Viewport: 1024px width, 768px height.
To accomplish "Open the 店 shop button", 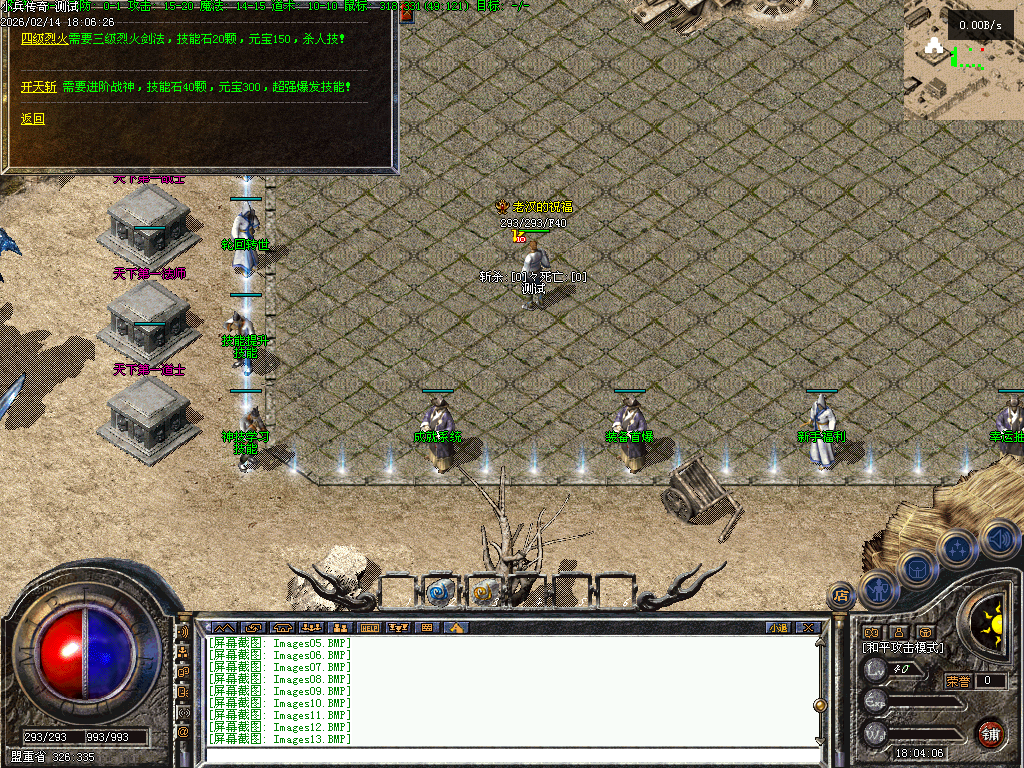I will 841,596.
